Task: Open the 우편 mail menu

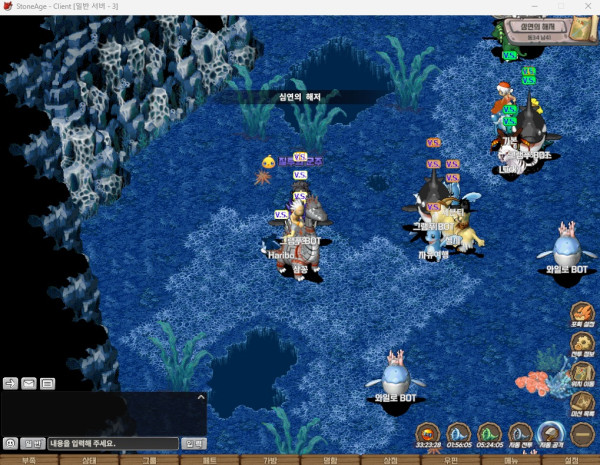Action: coord(451,460)
